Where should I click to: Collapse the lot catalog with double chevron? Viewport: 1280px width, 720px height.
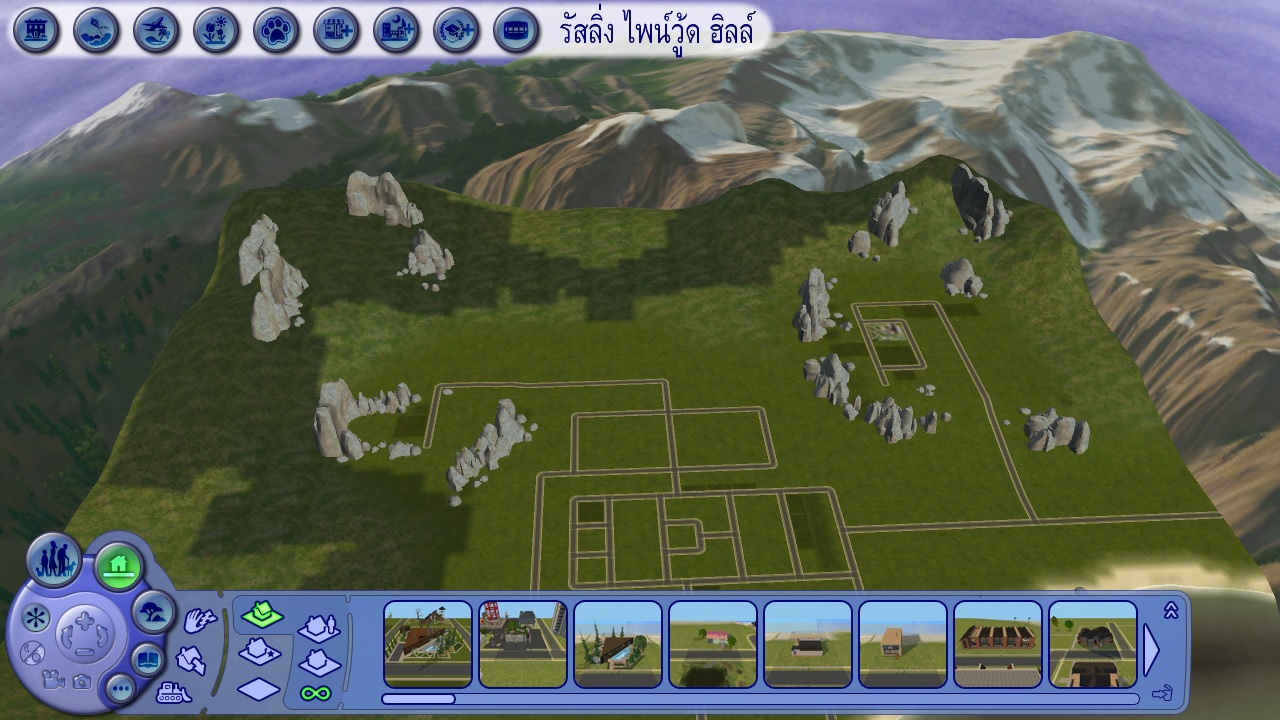pos(1171,610)
